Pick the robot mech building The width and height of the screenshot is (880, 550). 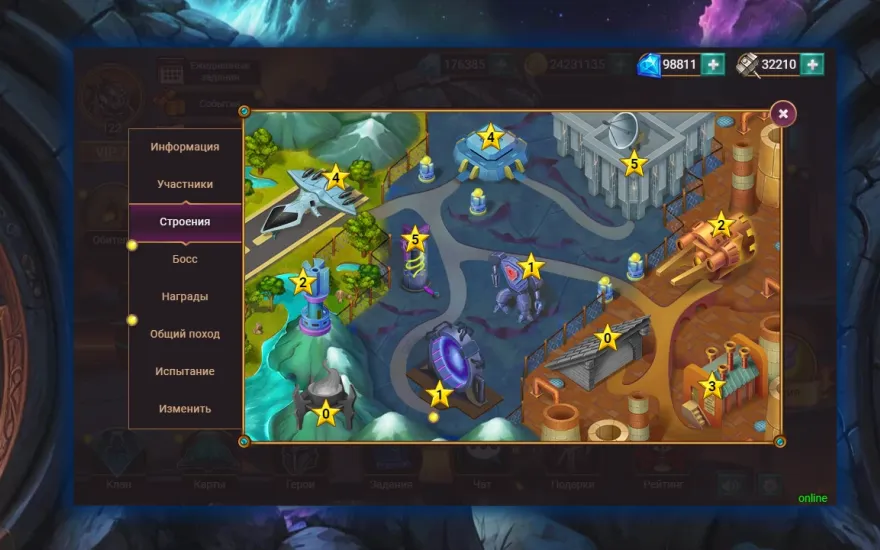click(x=515, y=283)
